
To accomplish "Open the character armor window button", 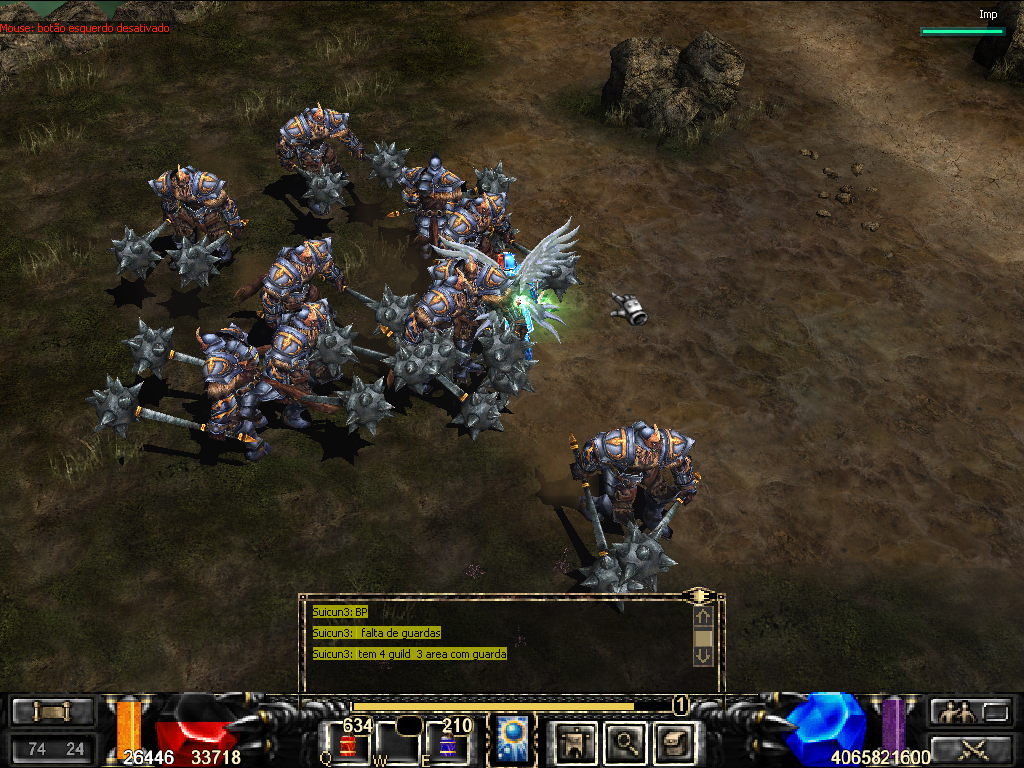I will 575,741.
